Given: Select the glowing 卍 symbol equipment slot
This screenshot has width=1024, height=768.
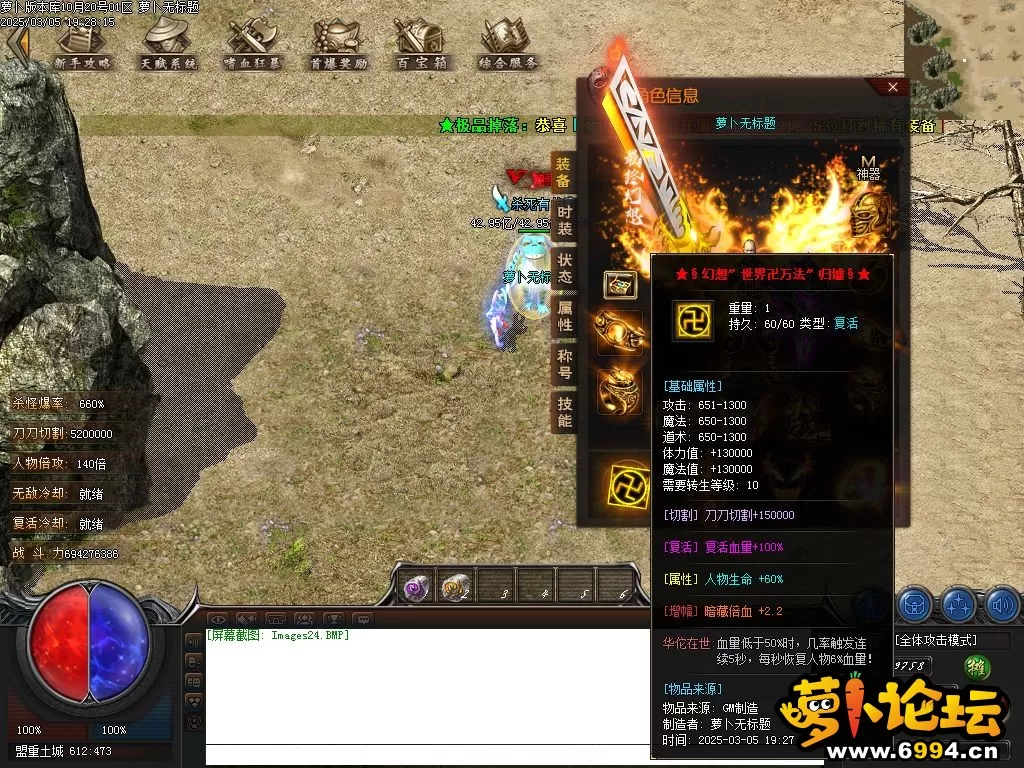Looking at the screenshot, I should coord(631,486).
